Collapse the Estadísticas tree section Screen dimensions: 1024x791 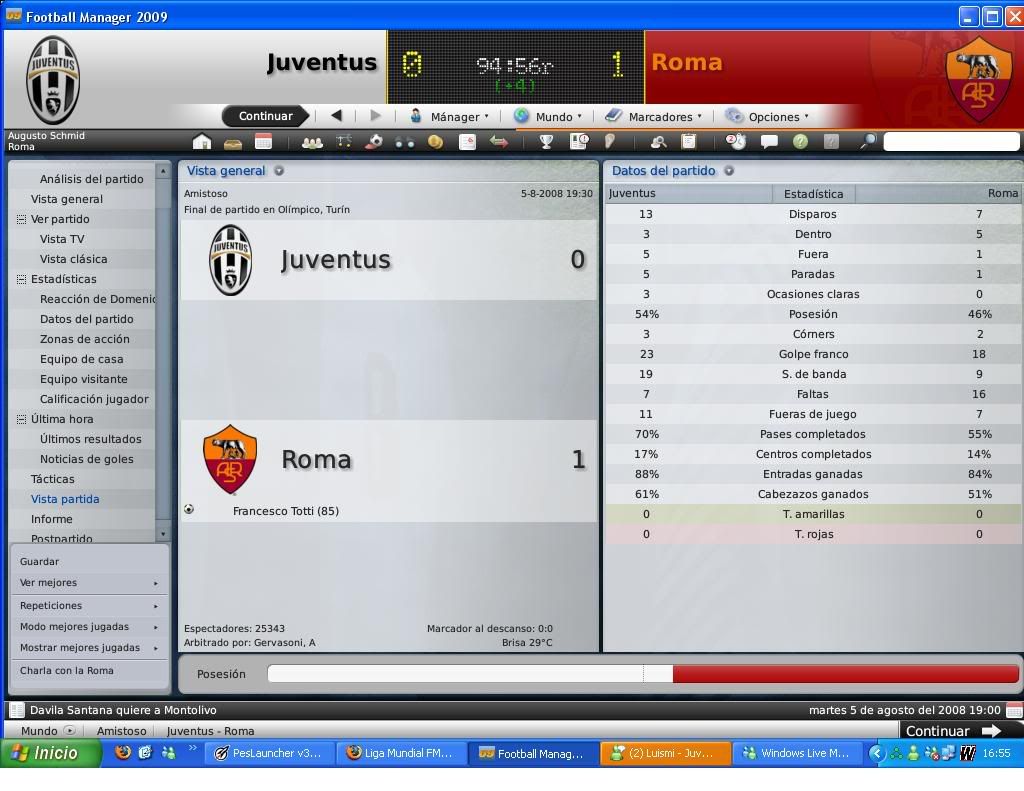(21, 279)
